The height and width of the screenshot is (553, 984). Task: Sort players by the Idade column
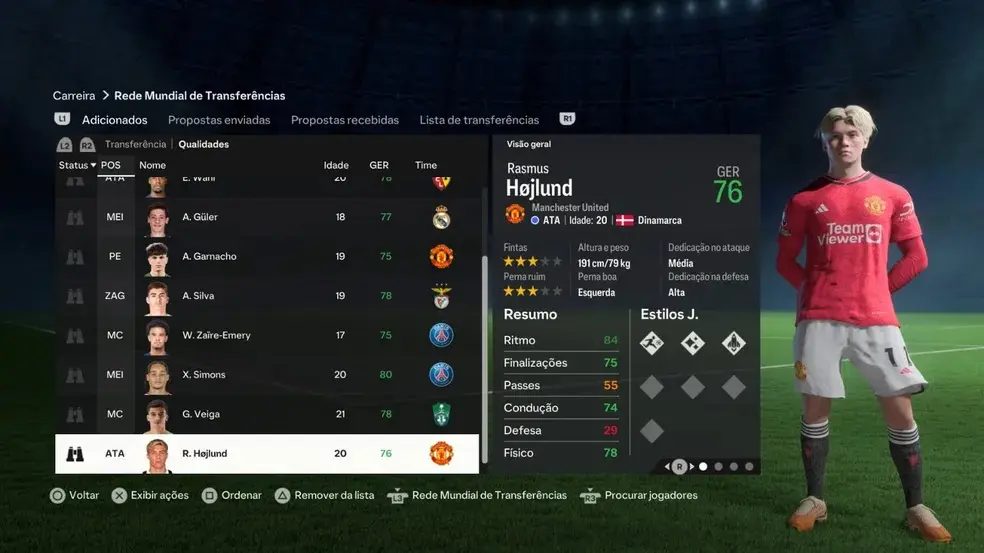[x=336, y=165]
